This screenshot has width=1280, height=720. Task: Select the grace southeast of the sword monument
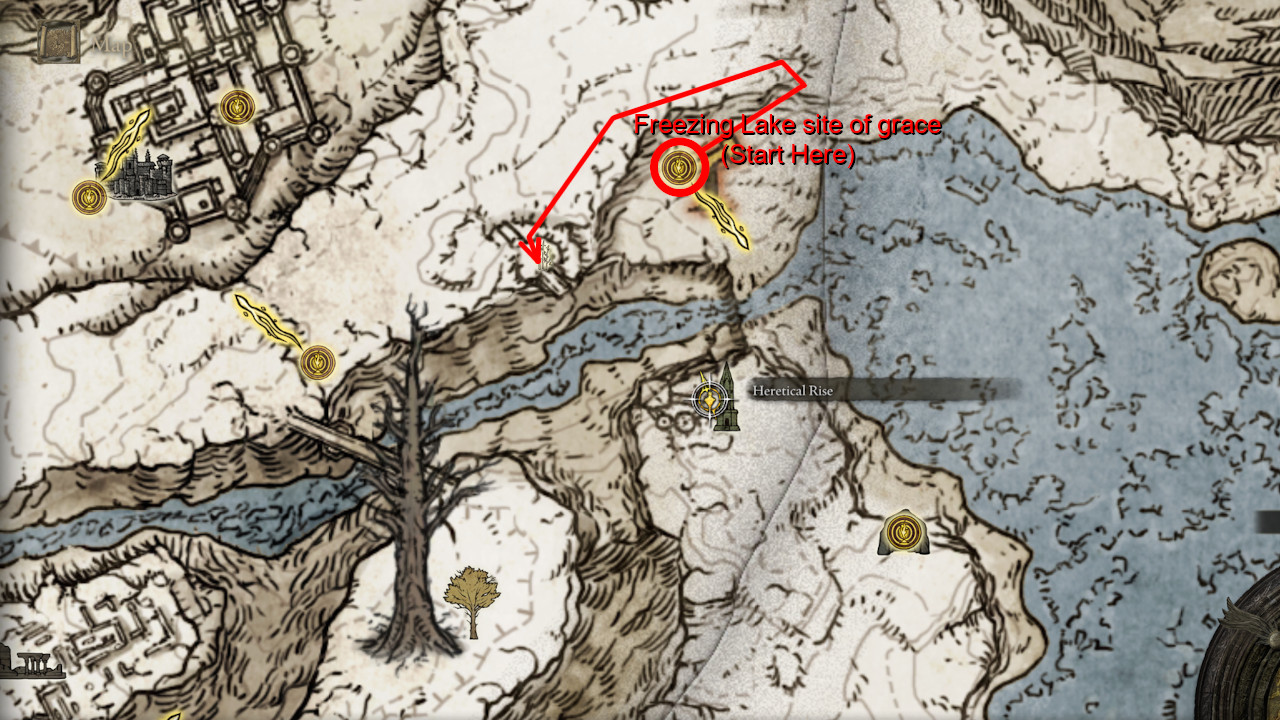point(318,362)
